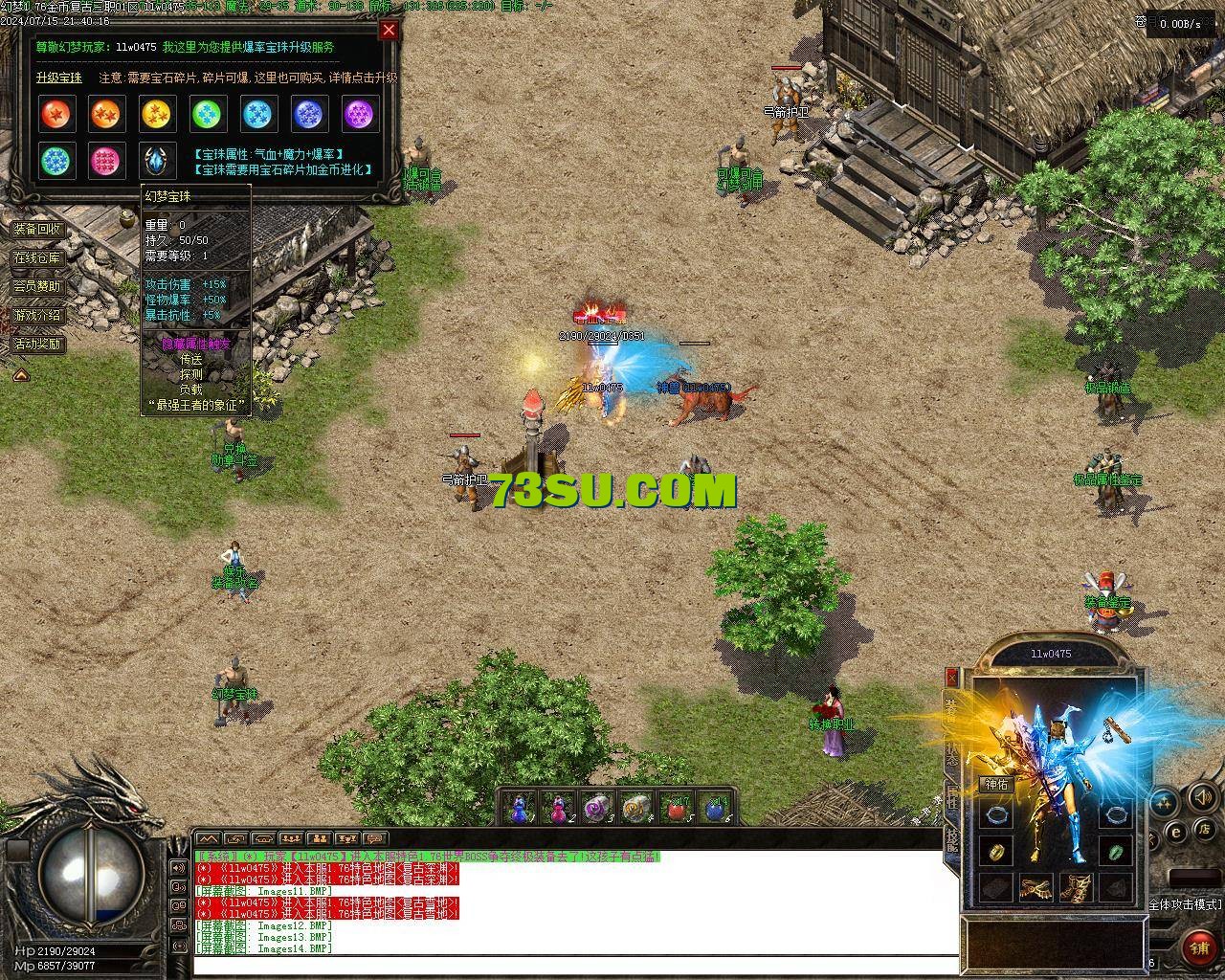
Task: Open 装备回收 equipment recycling
Action: coord(37,230)
